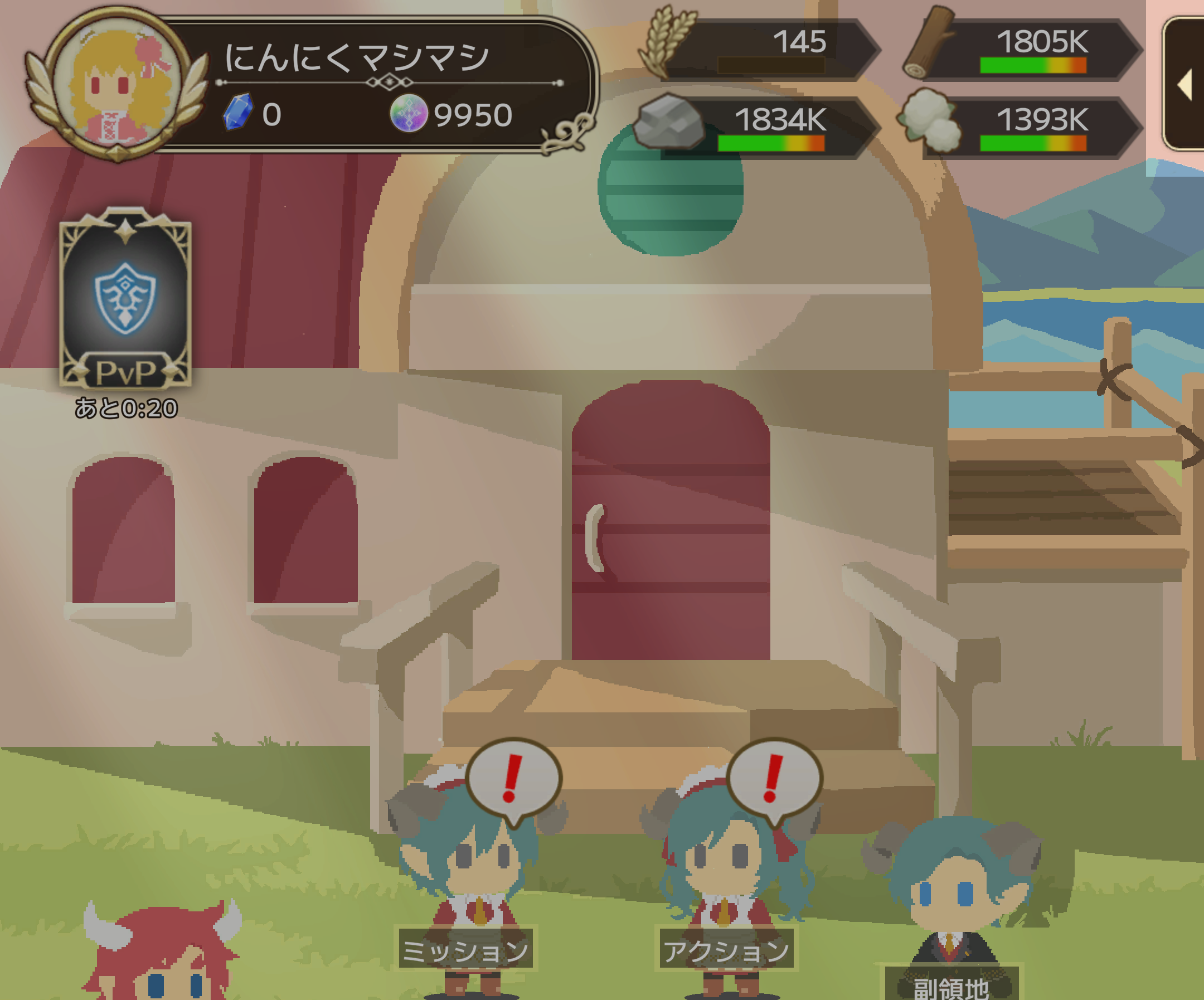Select the wheat resource counter

click(763, 48)
